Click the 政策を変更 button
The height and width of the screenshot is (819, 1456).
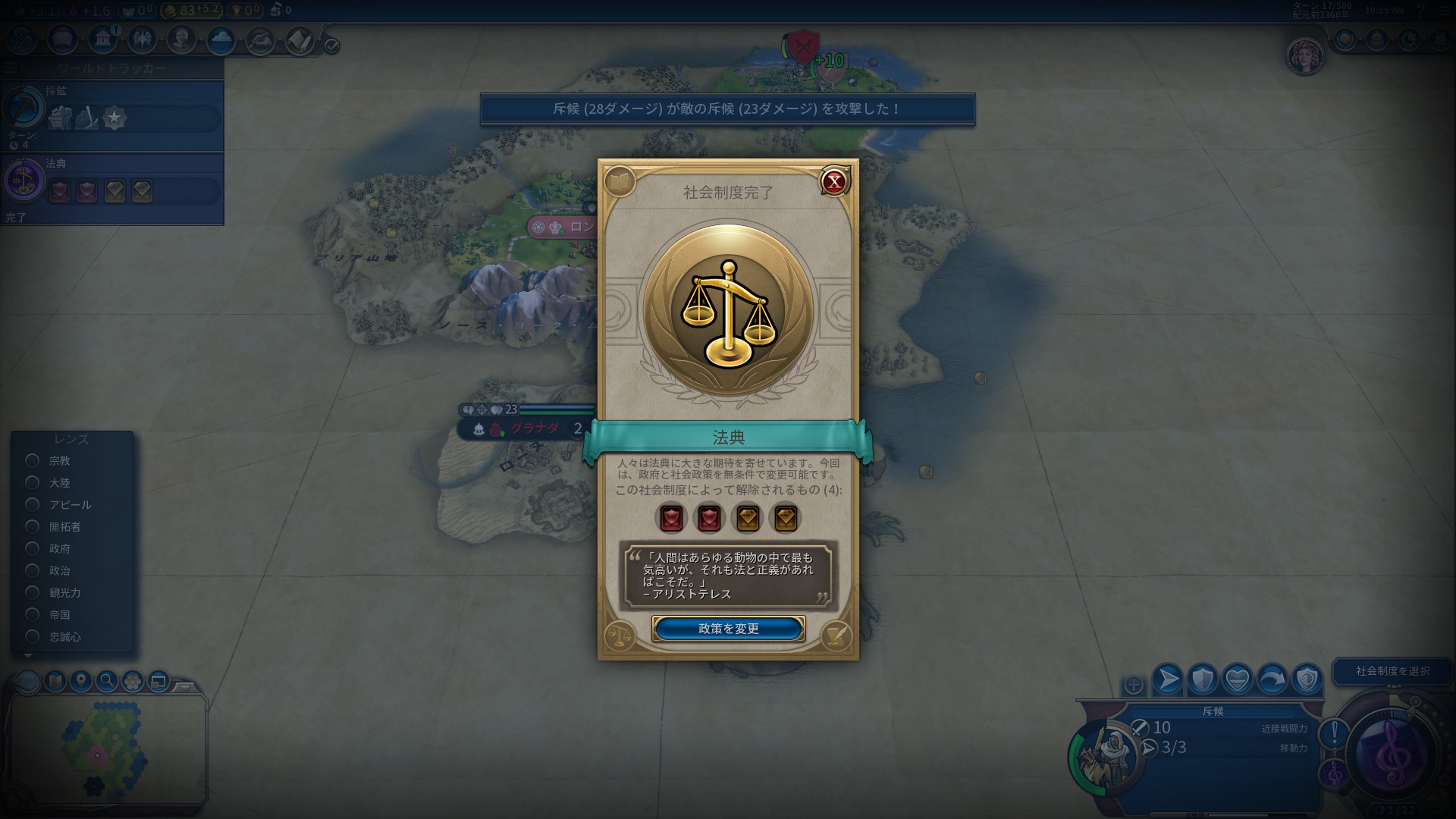[728, 629]
